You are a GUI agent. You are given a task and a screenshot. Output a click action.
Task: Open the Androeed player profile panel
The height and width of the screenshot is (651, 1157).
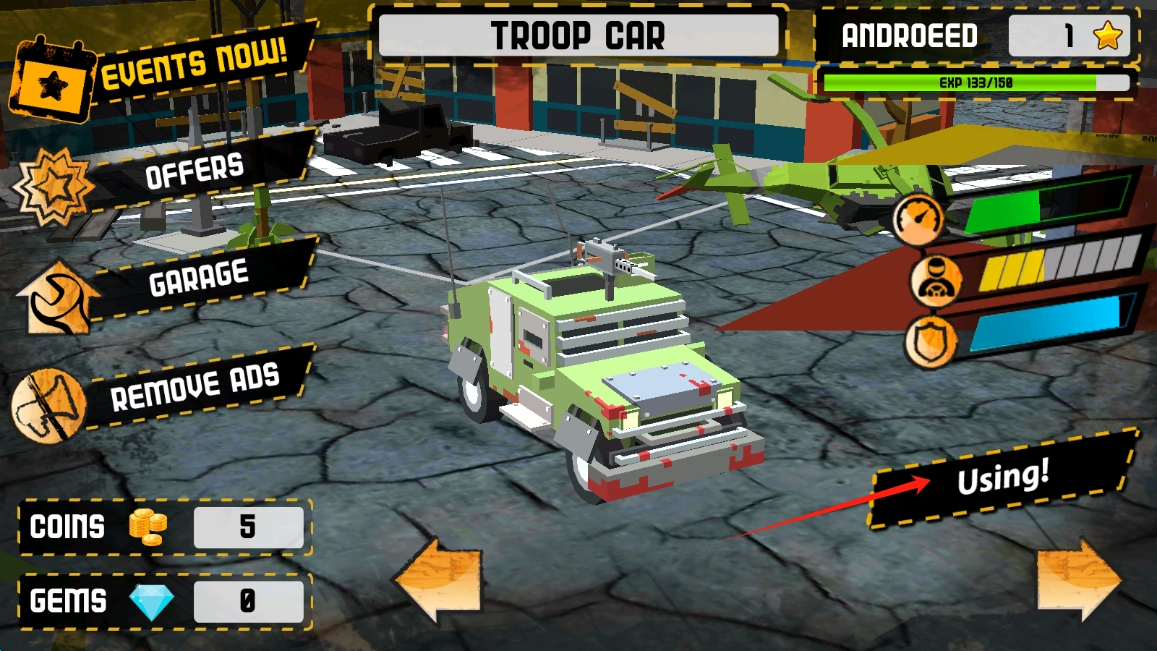pos(975,37)
